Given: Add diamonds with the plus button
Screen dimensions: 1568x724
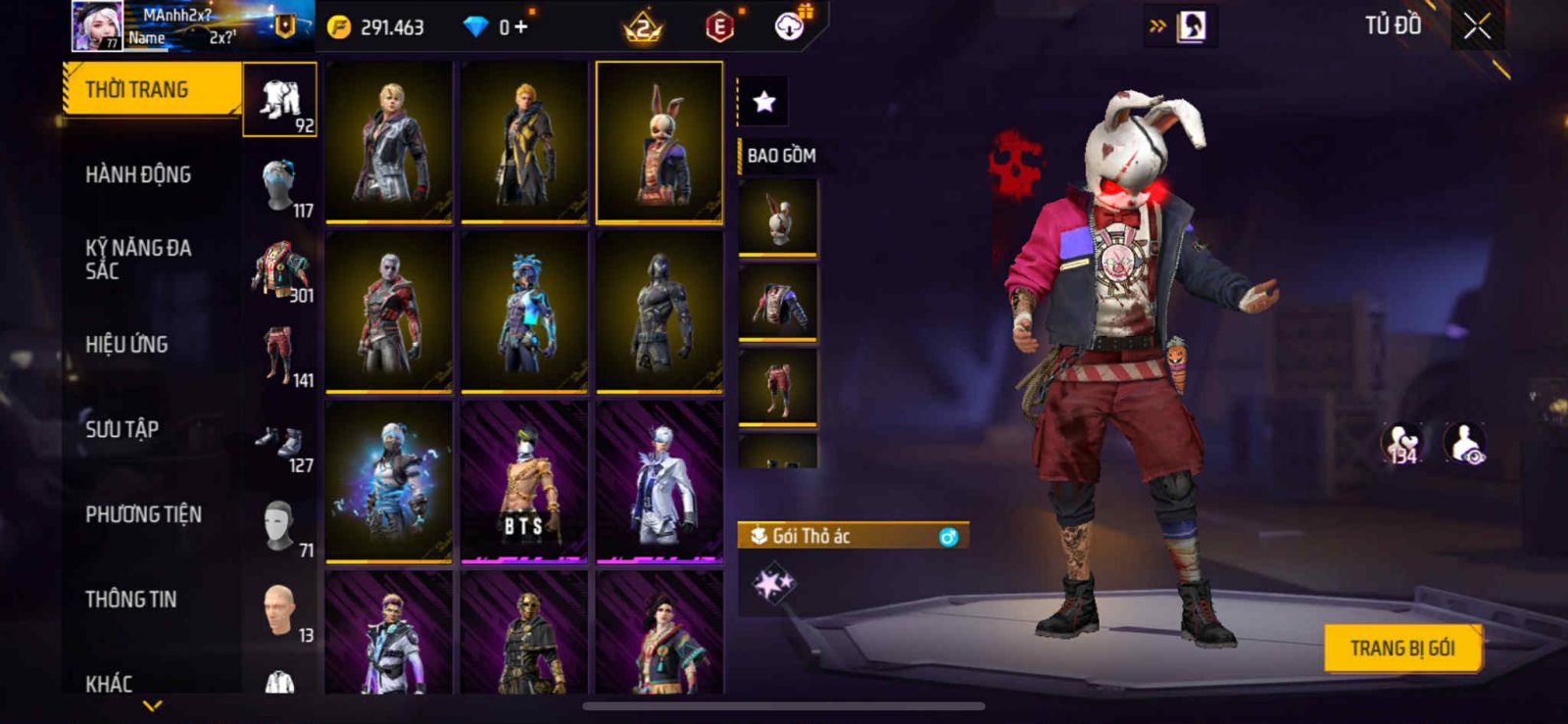Looking at the screenshot, I should pos(520,27).
